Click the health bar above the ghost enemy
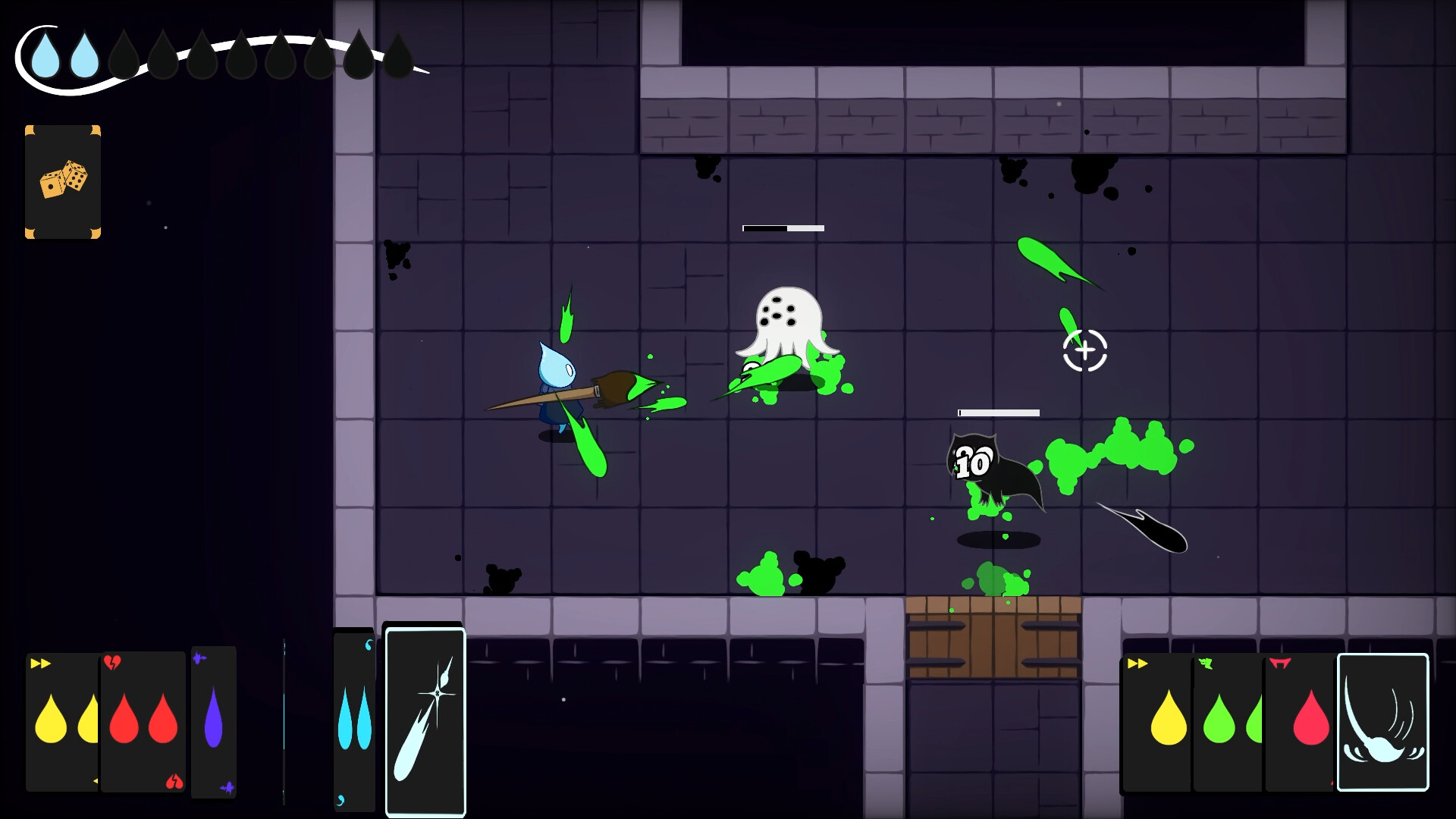This screenshot has height=819, width=1456. pos(783,227)
